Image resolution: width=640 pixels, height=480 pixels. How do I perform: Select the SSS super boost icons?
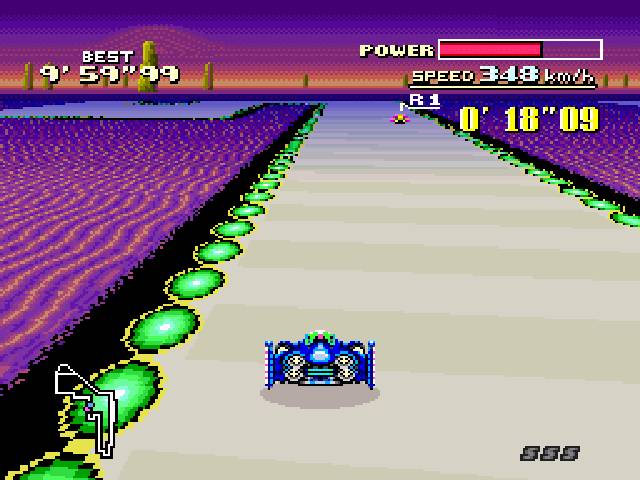pyautogui.click(x=550, y=454)
